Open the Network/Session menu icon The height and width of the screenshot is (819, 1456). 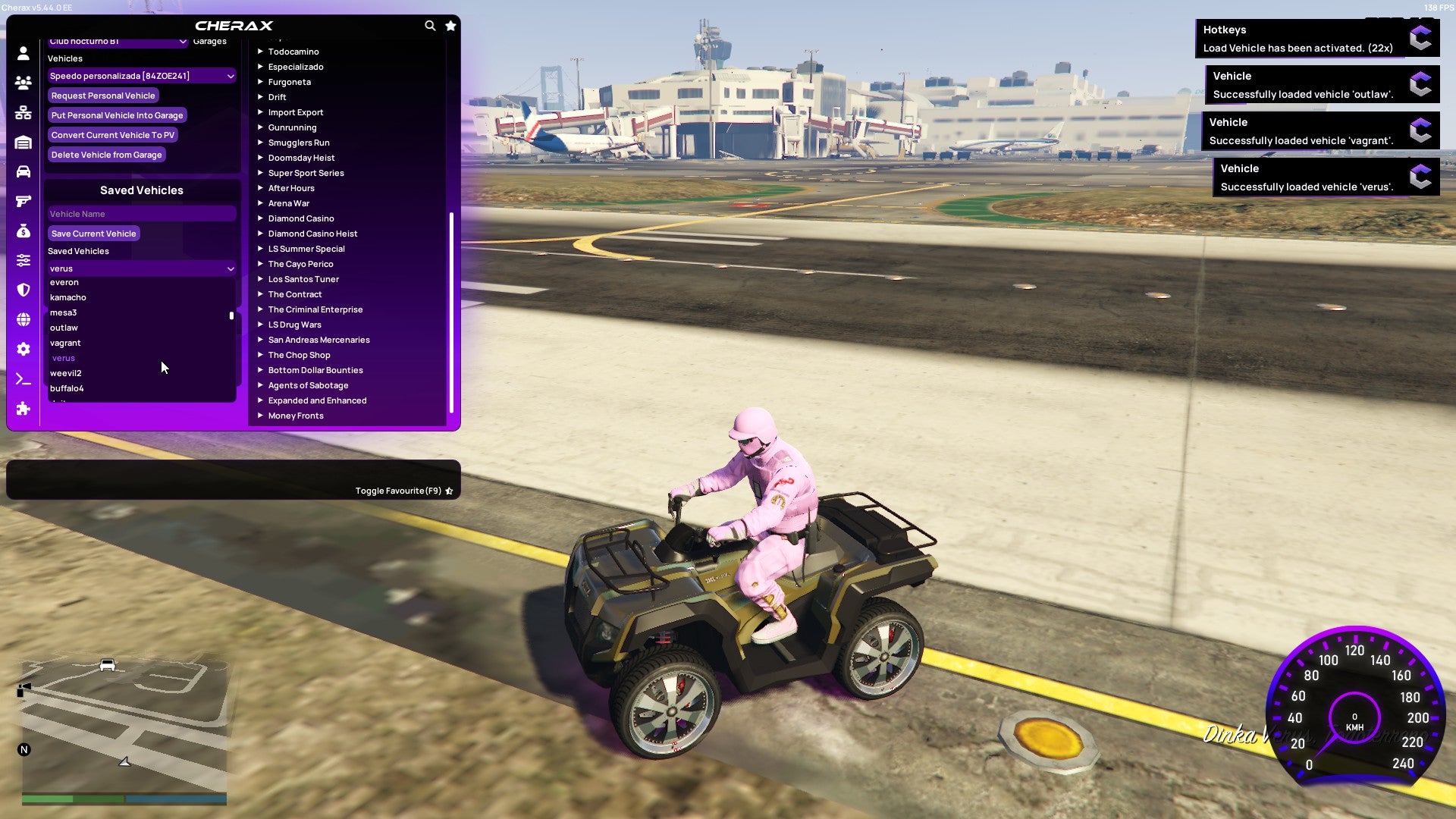click(x=22, y=112)
